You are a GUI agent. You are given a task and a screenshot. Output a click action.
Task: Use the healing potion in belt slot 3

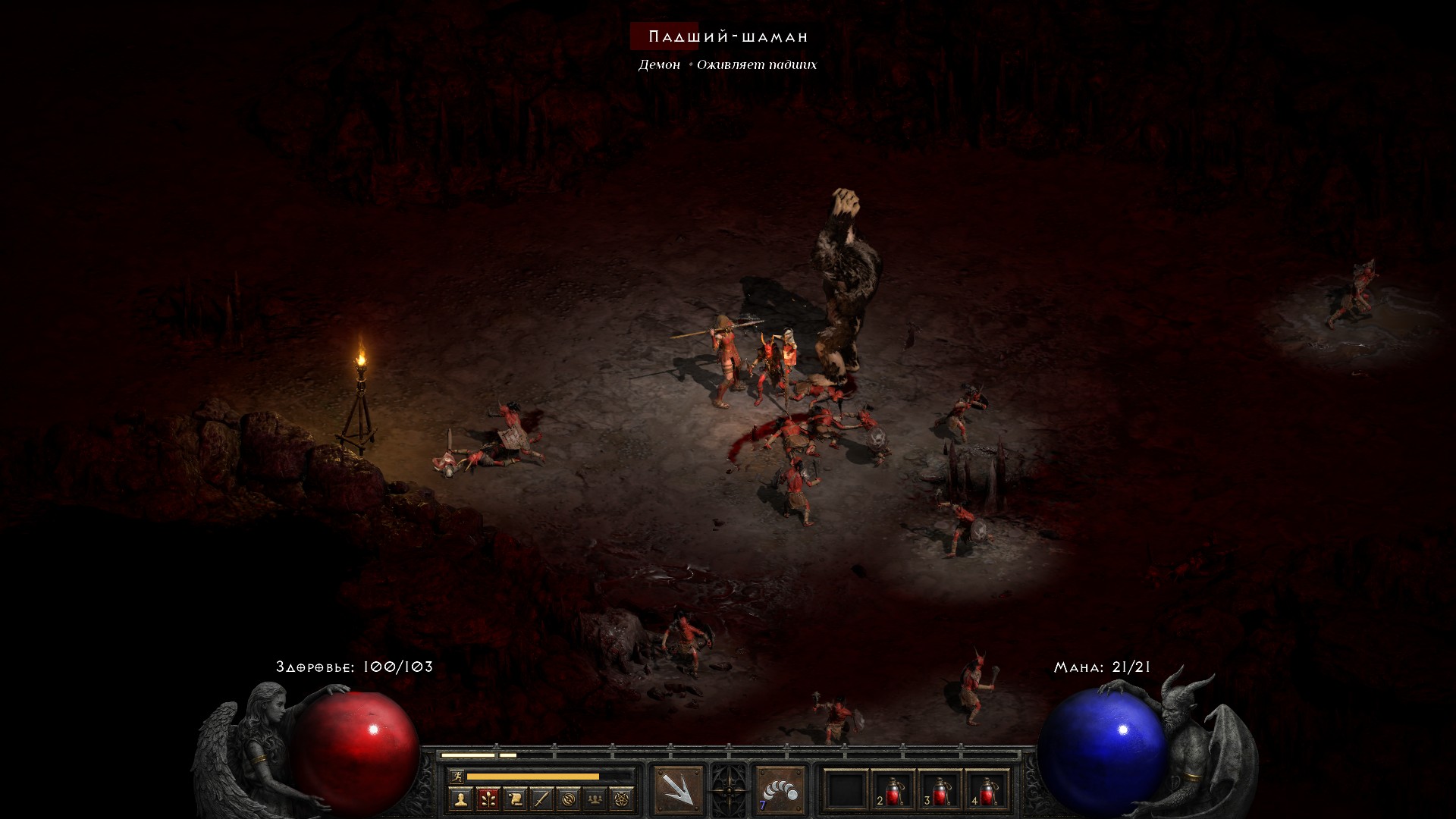pos(940,790)
